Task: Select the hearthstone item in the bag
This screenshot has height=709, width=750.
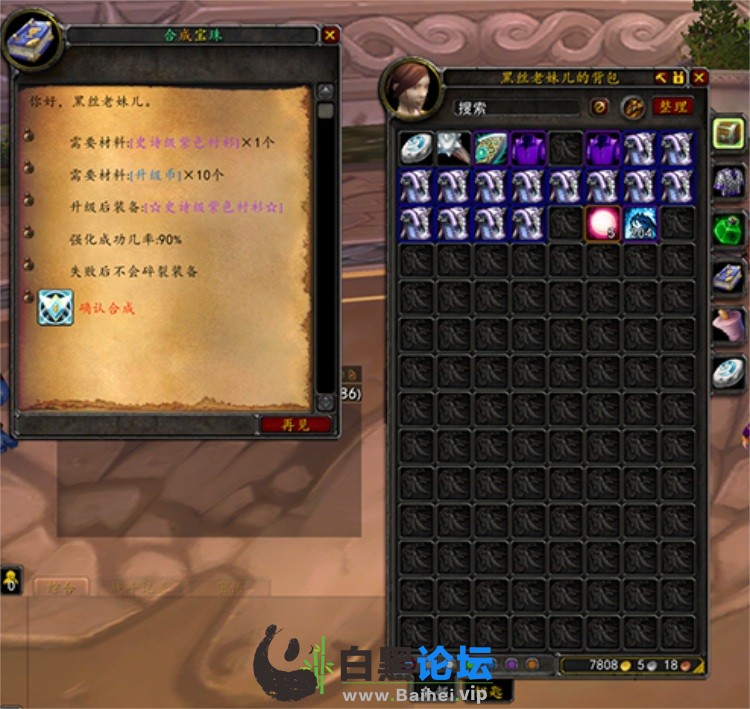Action: (417, 149)
